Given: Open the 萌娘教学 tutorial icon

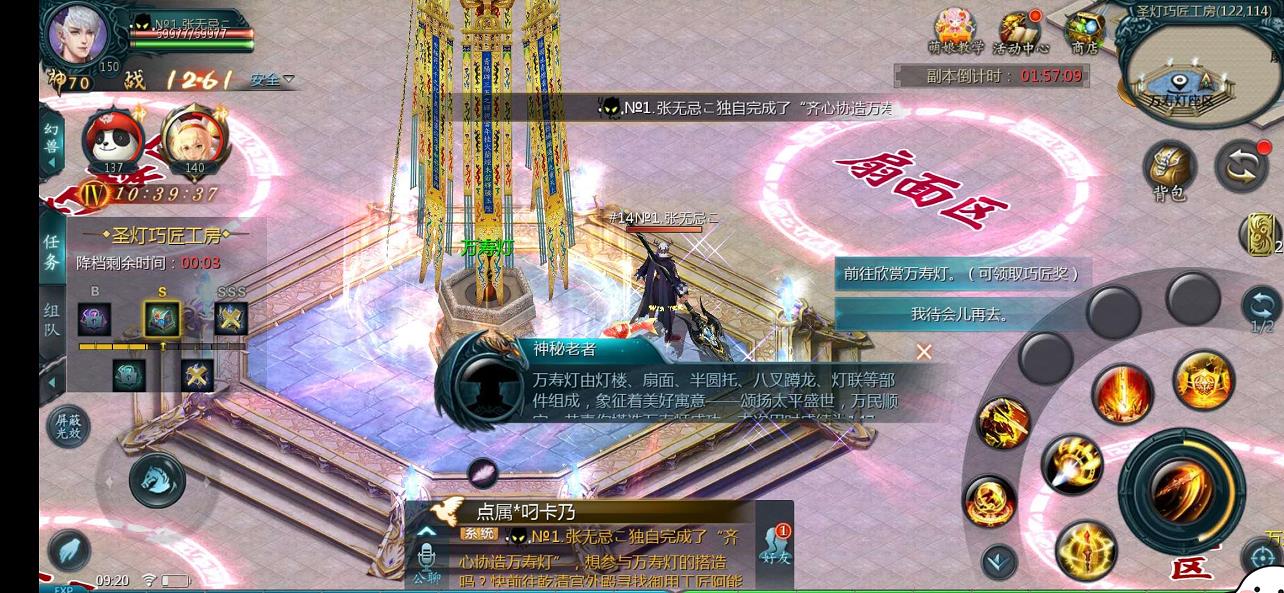Looking at the screenshot, I should pos(954,32).
